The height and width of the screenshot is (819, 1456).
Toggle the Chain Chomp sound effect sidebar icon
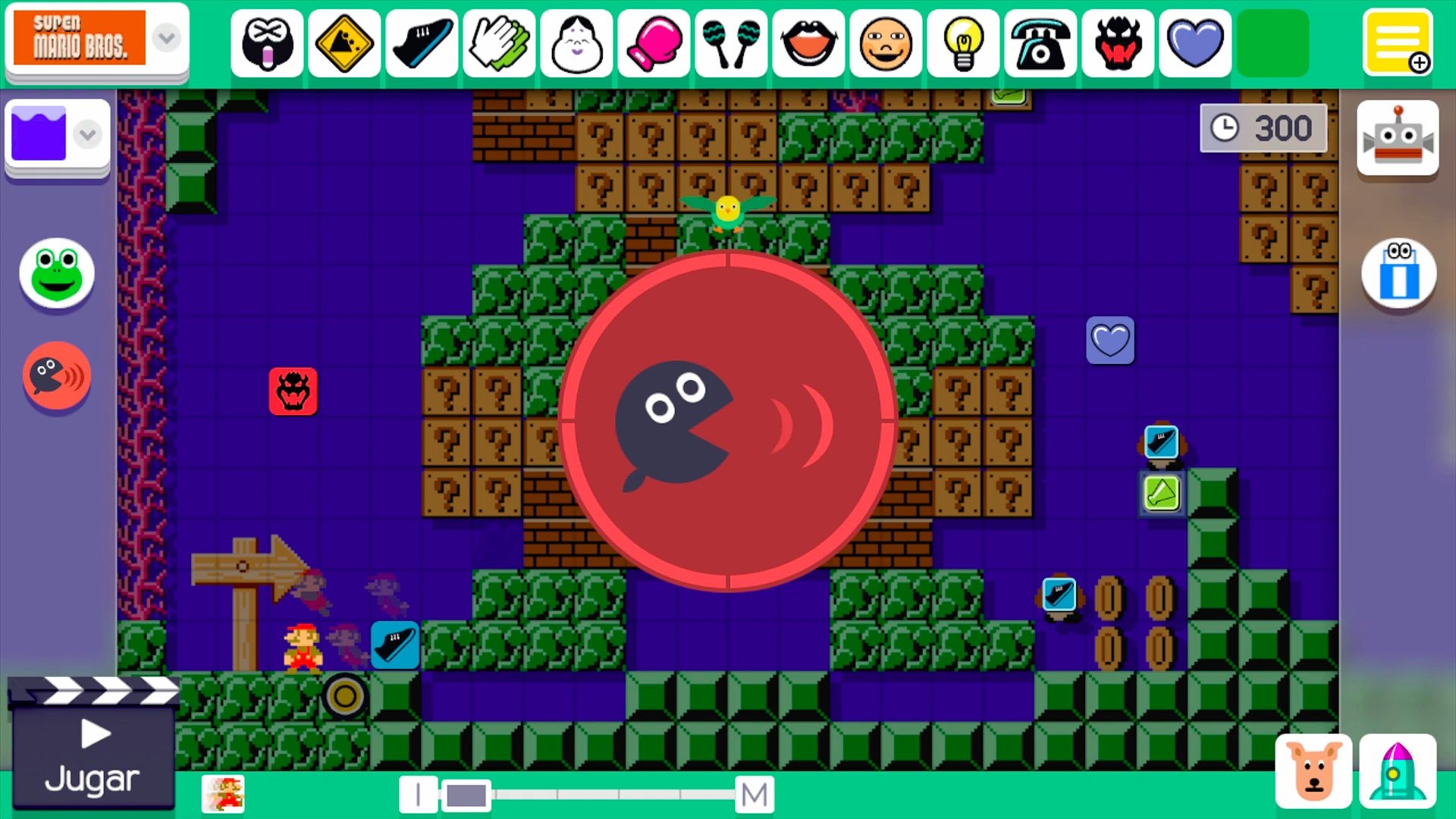[56, 375]
